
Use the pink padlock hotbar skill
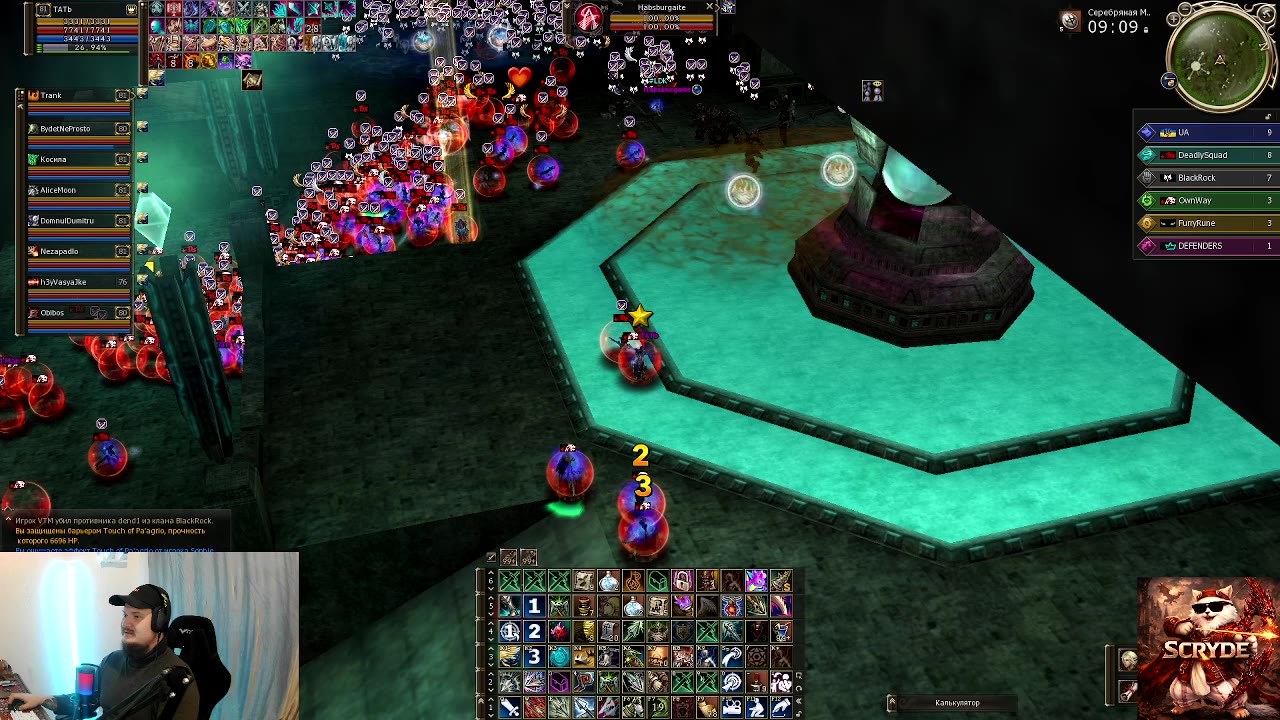click(x=682, y=581)
